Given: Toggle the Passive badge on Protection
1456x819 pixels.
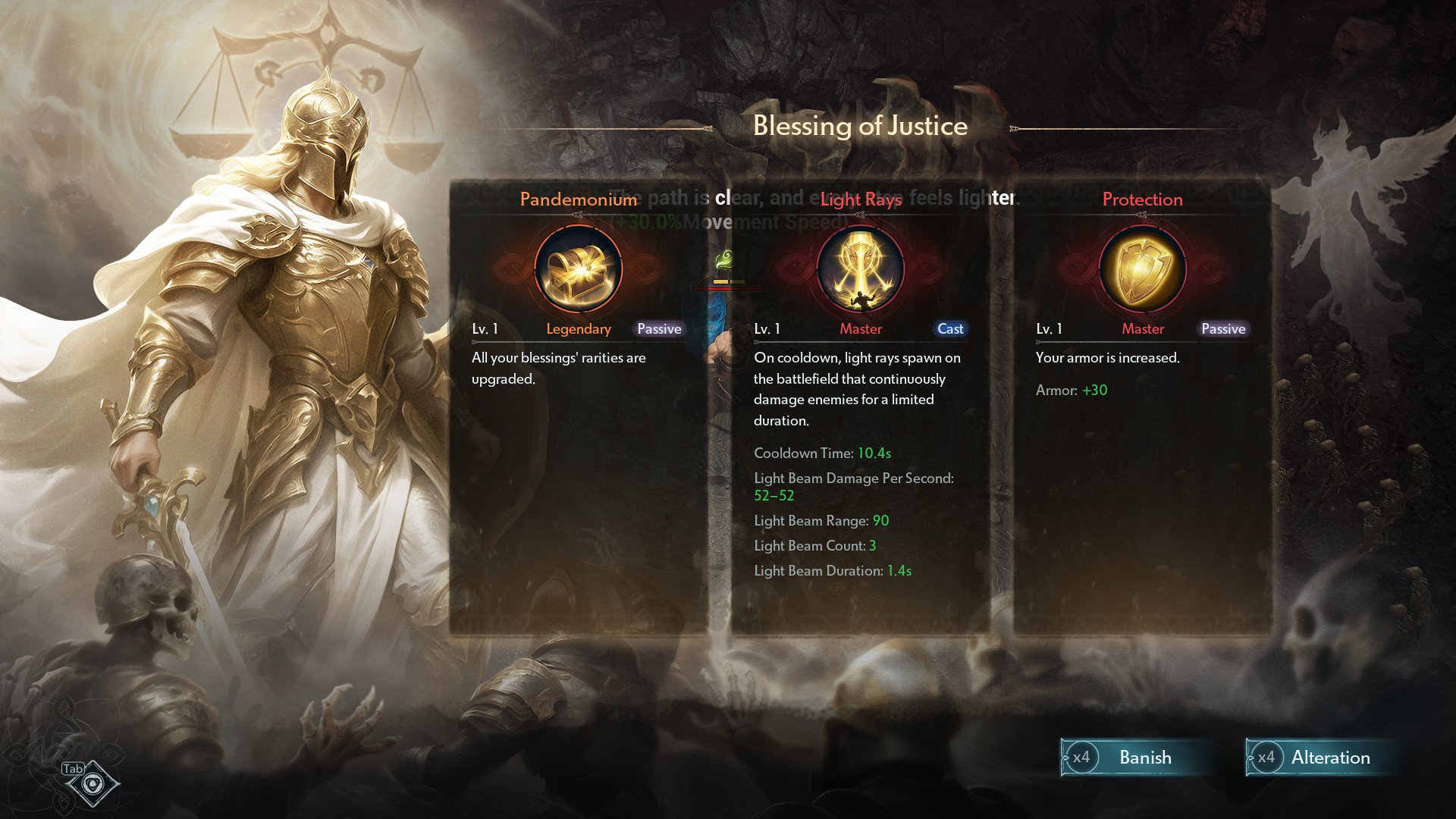Looking at the screenshot, I should [x=1222, y=328].
